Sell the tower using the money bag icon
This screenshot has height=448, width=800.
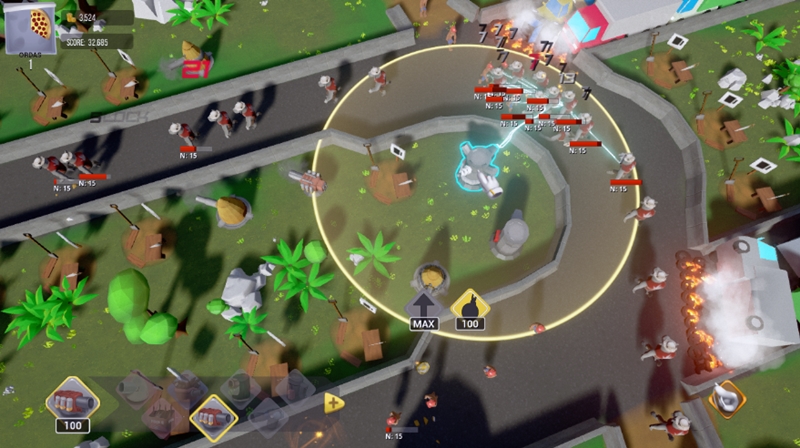coord(468,305)
